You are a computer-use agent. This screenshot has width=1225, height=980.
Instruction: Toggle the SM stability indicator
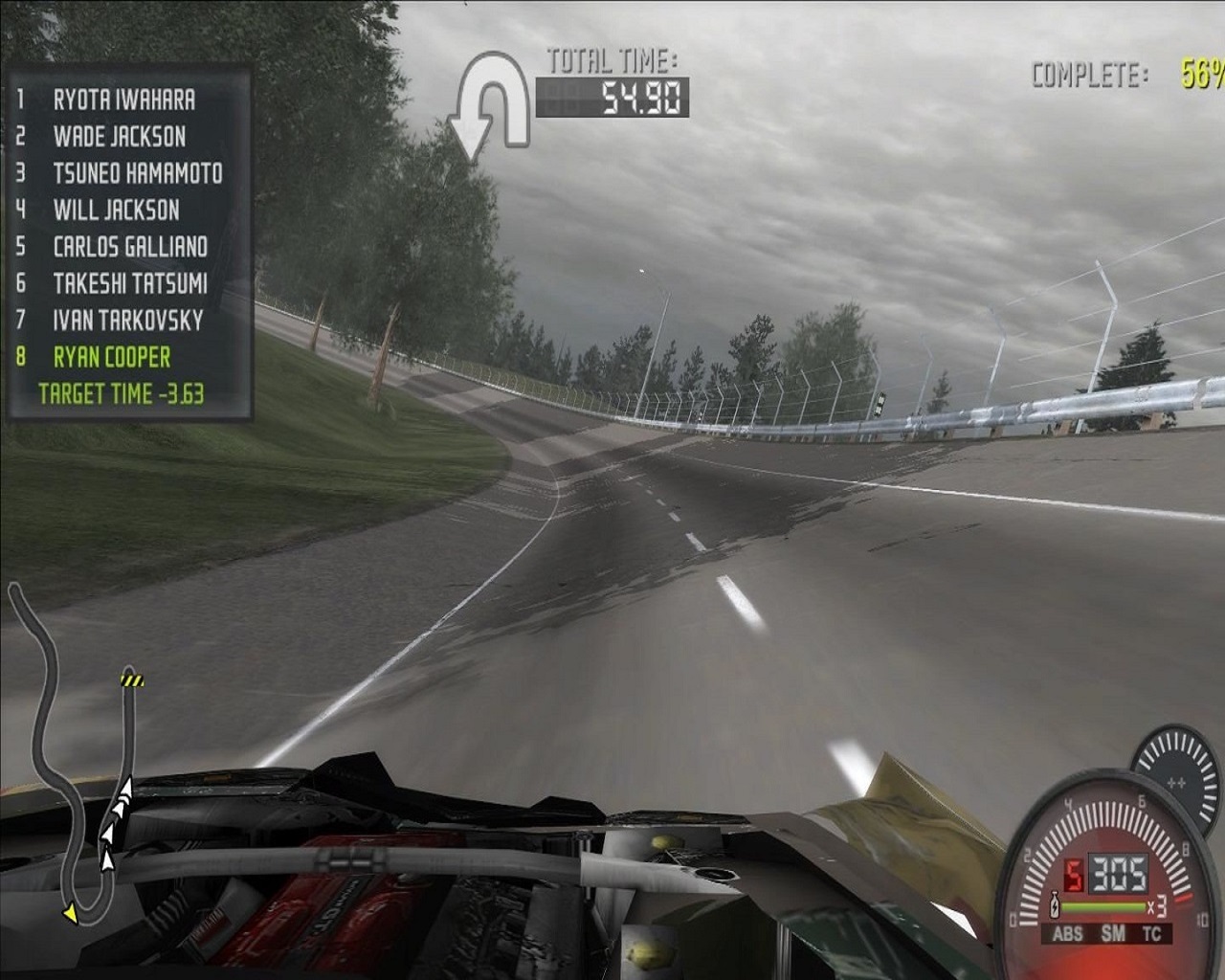(x=1113, y=933)
